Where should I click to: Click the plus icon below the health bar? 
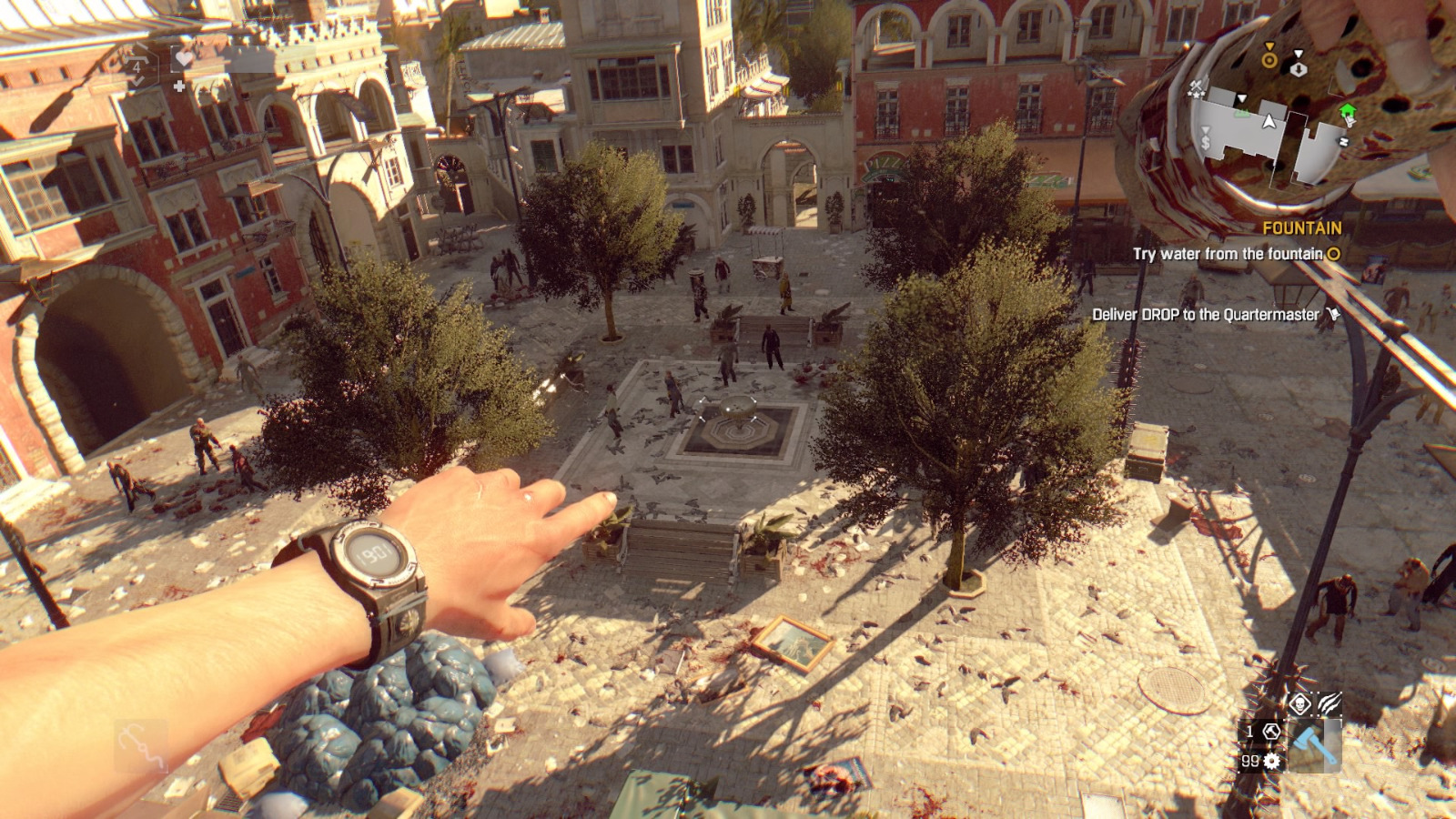click(x=179, y=87)
